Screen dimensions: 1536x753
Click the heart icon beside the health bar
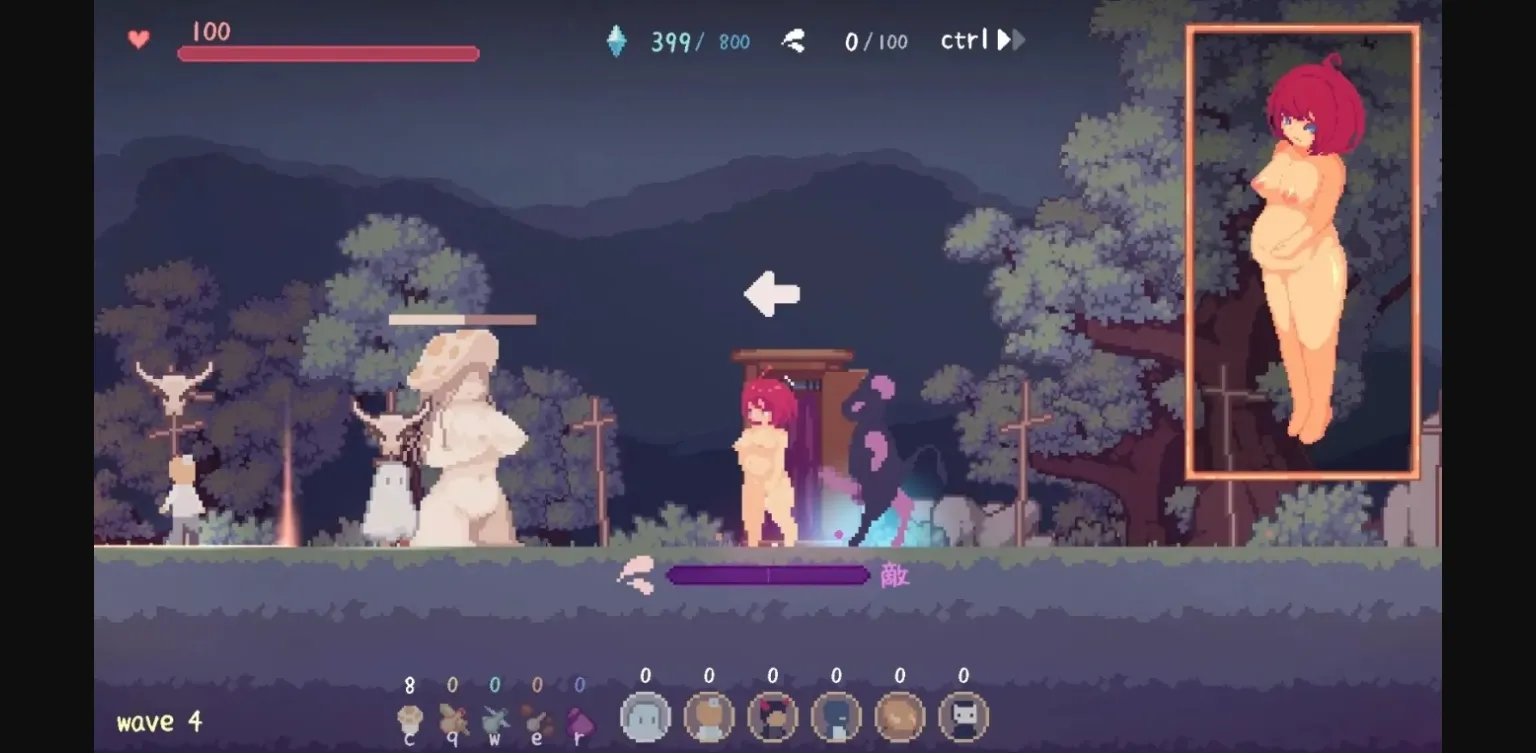coord(138,40)
